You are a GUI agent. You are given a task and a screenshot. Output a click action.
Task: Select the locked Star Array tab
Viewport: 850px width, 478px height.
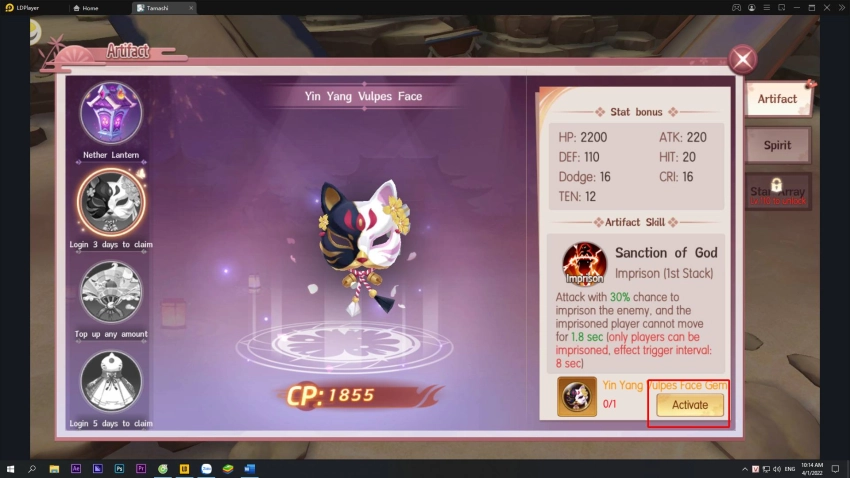click(777, 191)
